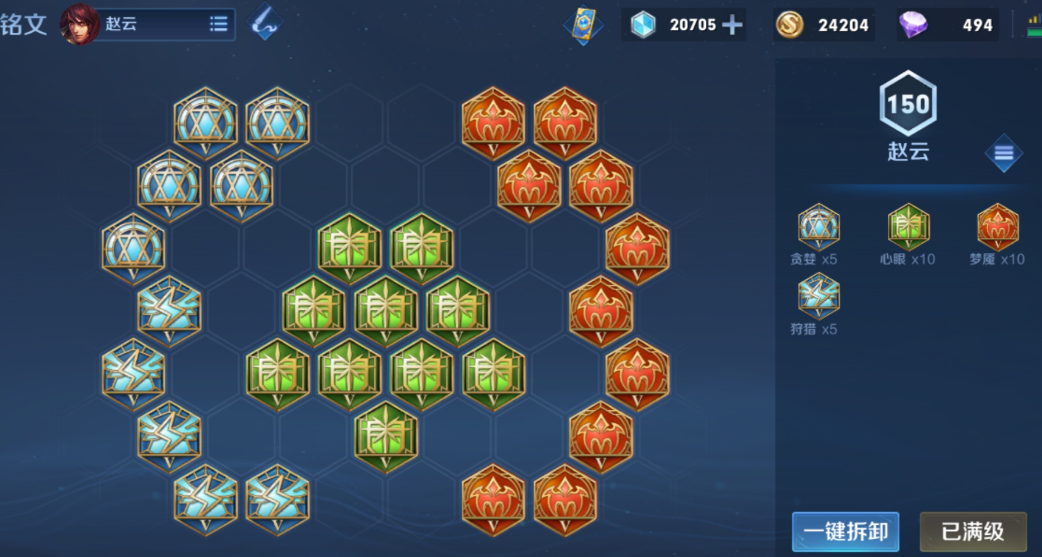Select the 贪婪 x5 rune summary icon
1042x557 pixels.
point(819,227)
